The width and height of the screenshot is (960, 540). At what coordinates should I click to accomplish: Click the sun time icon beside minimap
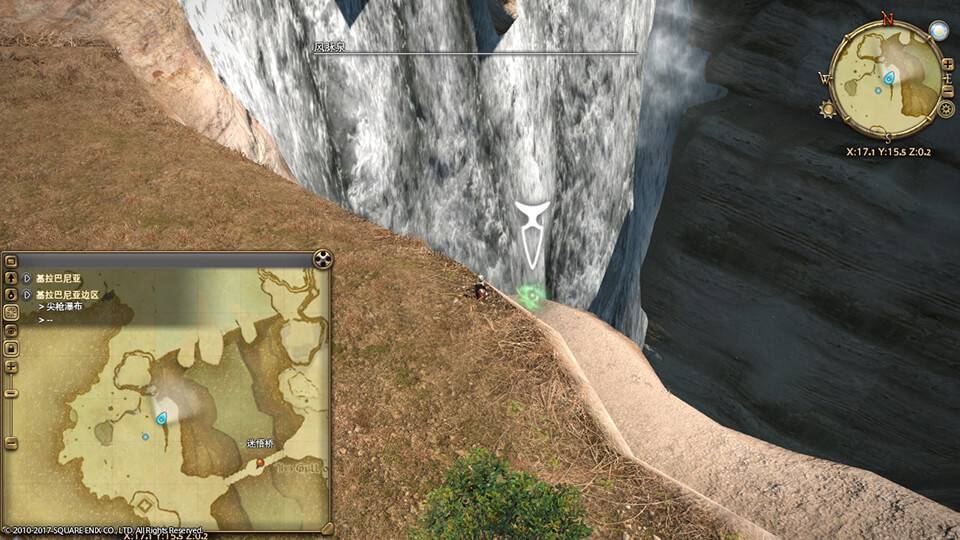pyautogui.click(x=827, y=108)
